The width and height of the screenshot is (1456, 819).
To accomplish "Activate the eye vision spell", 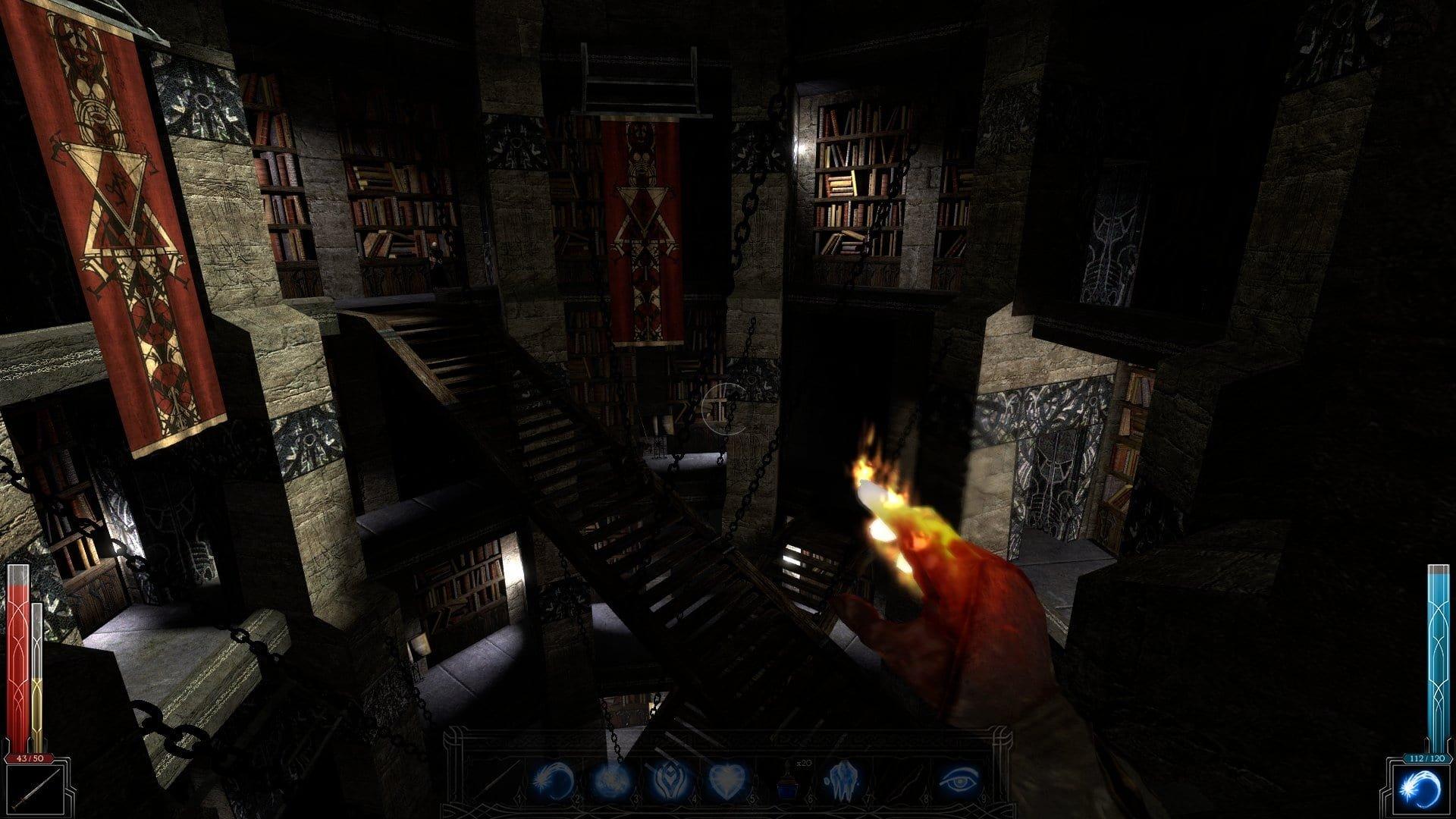I will [x=962, y=780].
